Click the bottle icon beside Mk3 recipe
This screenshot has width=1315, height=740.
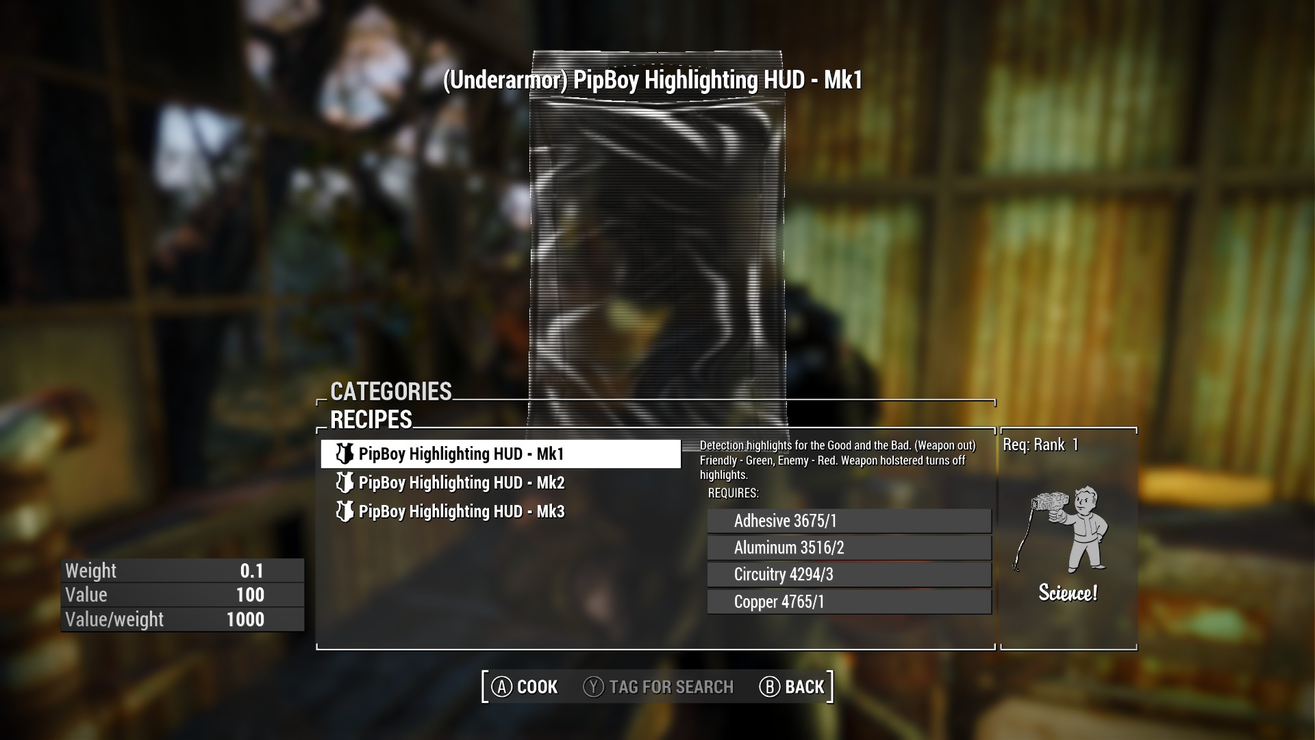(x=341, y=511)
